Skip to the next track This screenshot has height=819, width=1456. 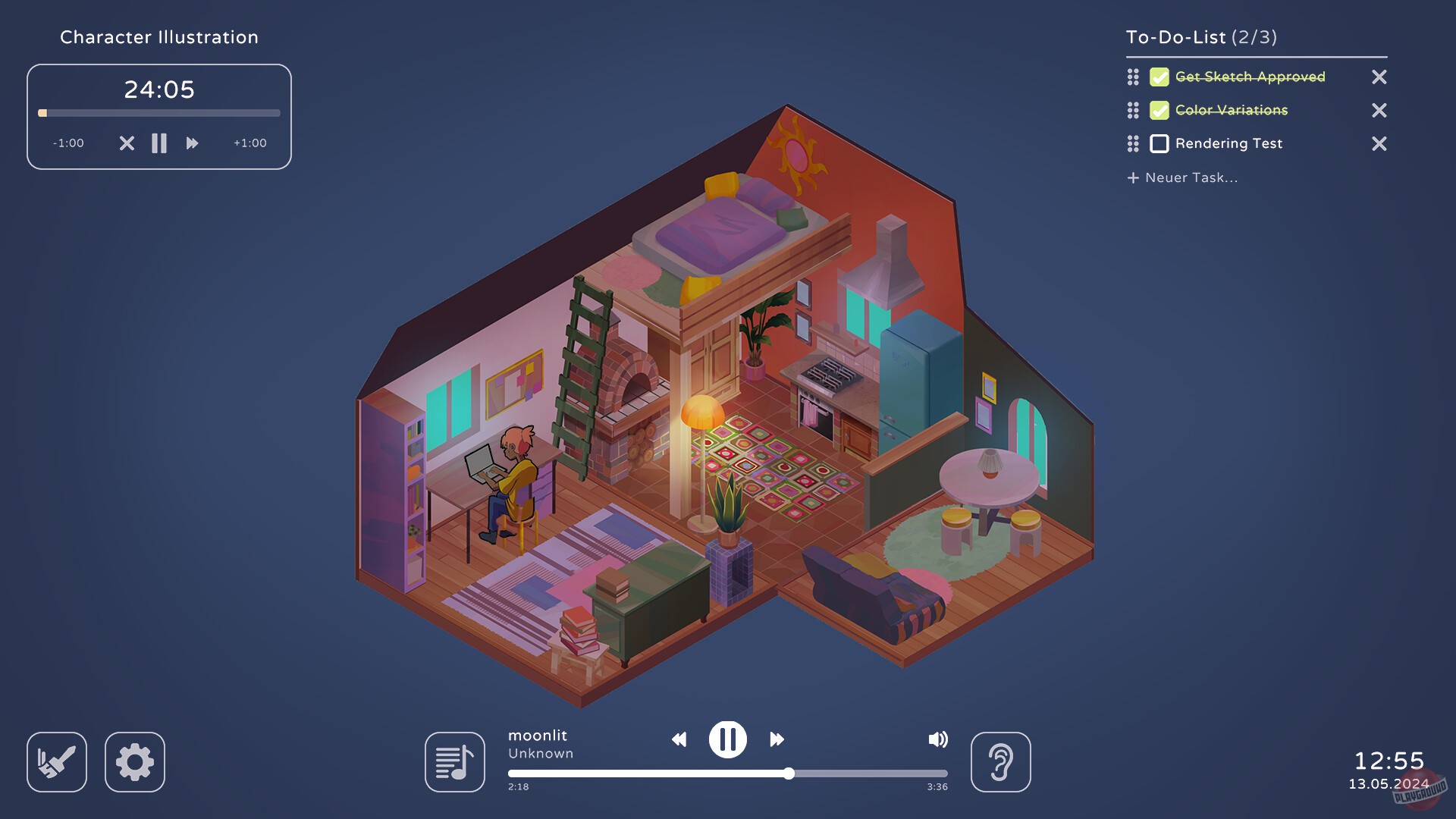[777, 739]
